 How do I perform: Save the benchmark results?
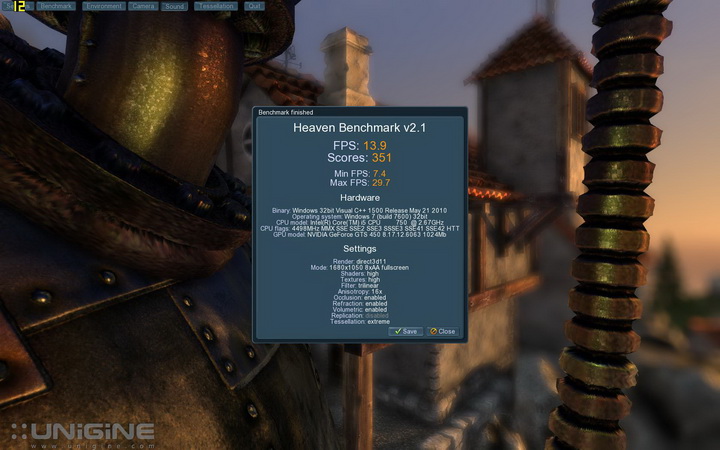pyautogui.click(x=407, y=331)
